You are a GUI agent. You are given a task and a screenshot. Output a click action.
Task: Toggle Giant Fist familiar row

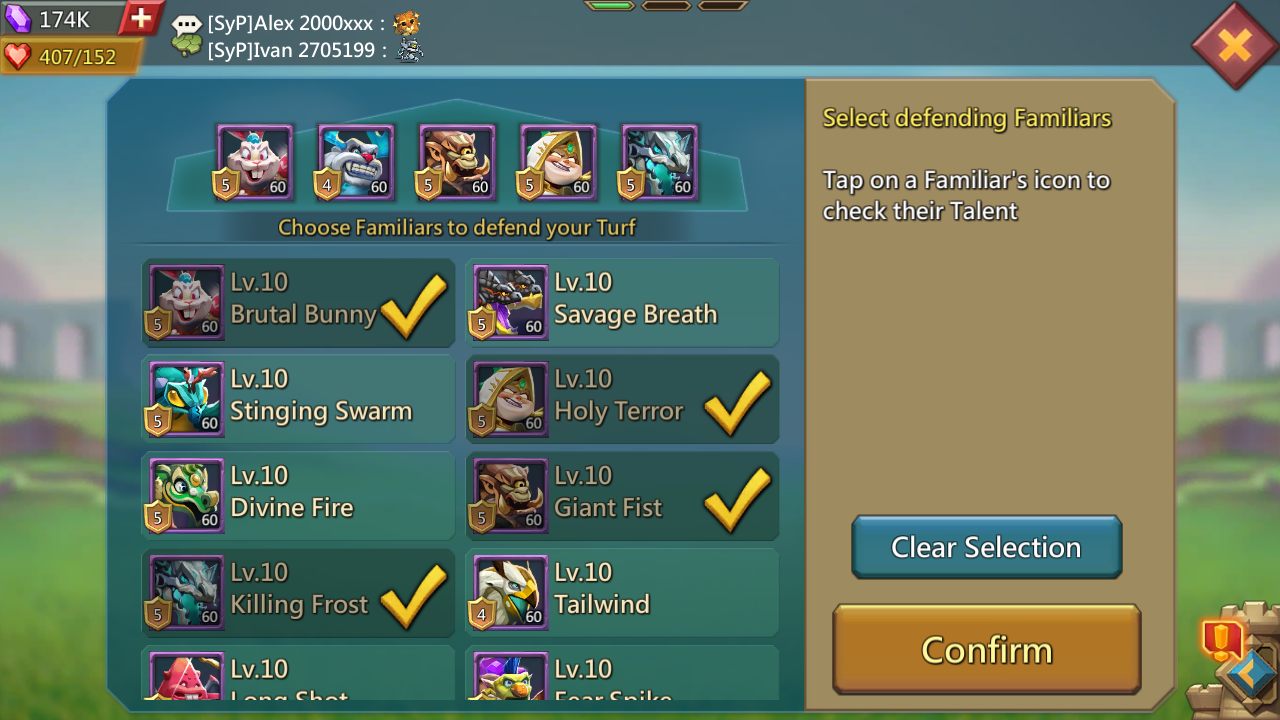coord(622,496)
